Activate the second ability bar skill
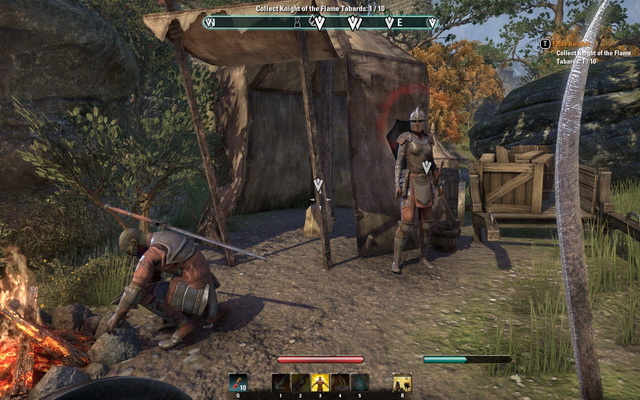Image resolution: width=640 pixels, height=400 pixels. point(300,383)
